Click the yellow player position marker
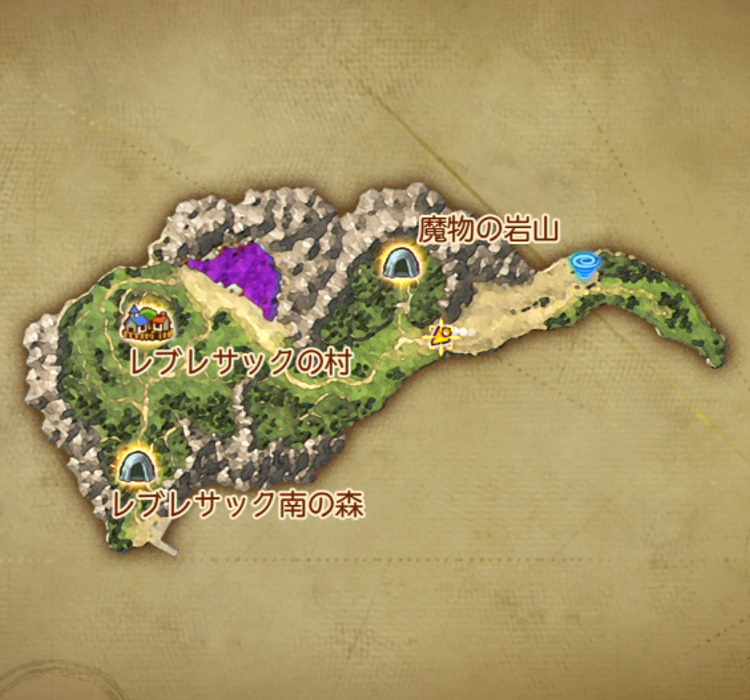The image size is (750, 700). click(x=439, y=336)
